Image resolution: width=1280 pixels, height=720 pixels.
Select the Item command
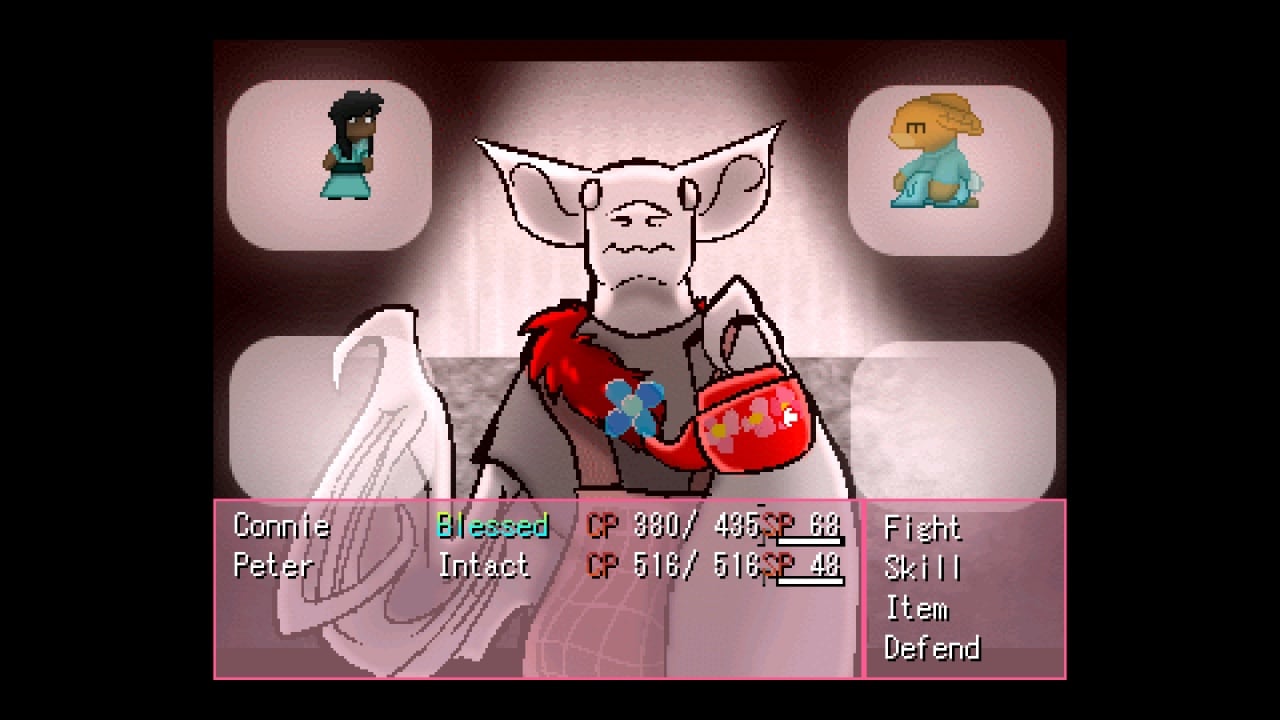[x=916, y=608]
